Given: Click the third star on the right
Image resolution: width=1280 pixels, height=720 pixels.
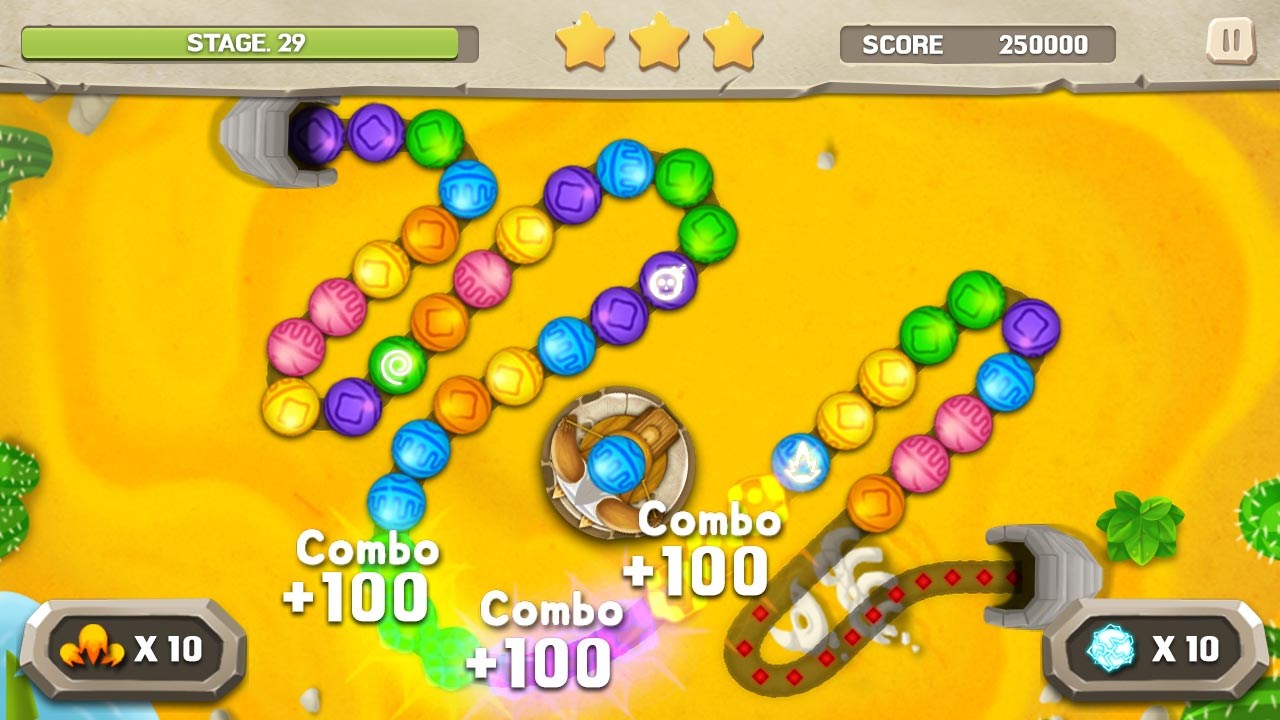Looking at the screenshot, I should [733, 42].
